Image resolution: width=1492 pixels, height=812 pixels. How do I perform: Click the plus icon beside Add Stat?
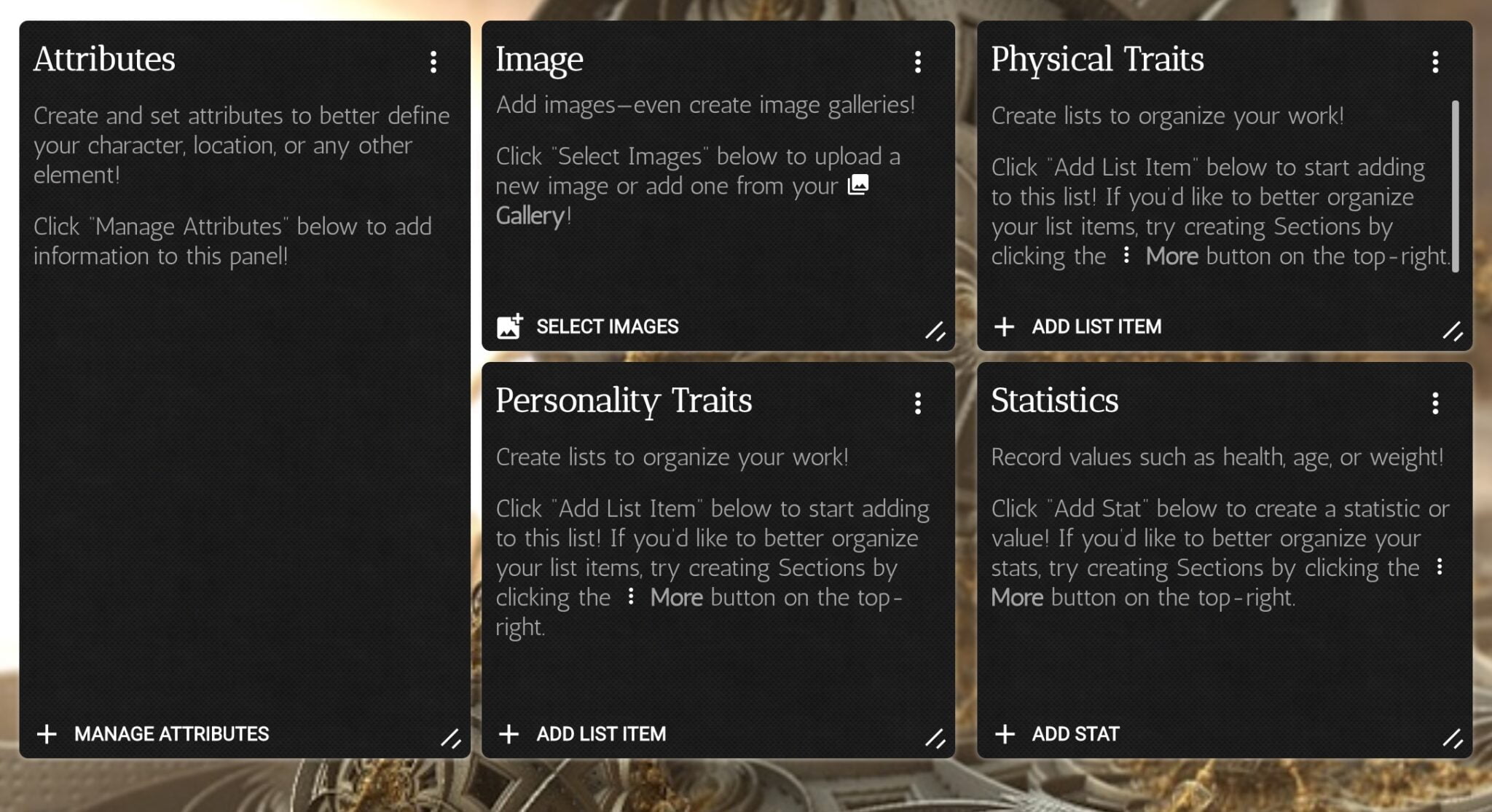point(1006,734)
